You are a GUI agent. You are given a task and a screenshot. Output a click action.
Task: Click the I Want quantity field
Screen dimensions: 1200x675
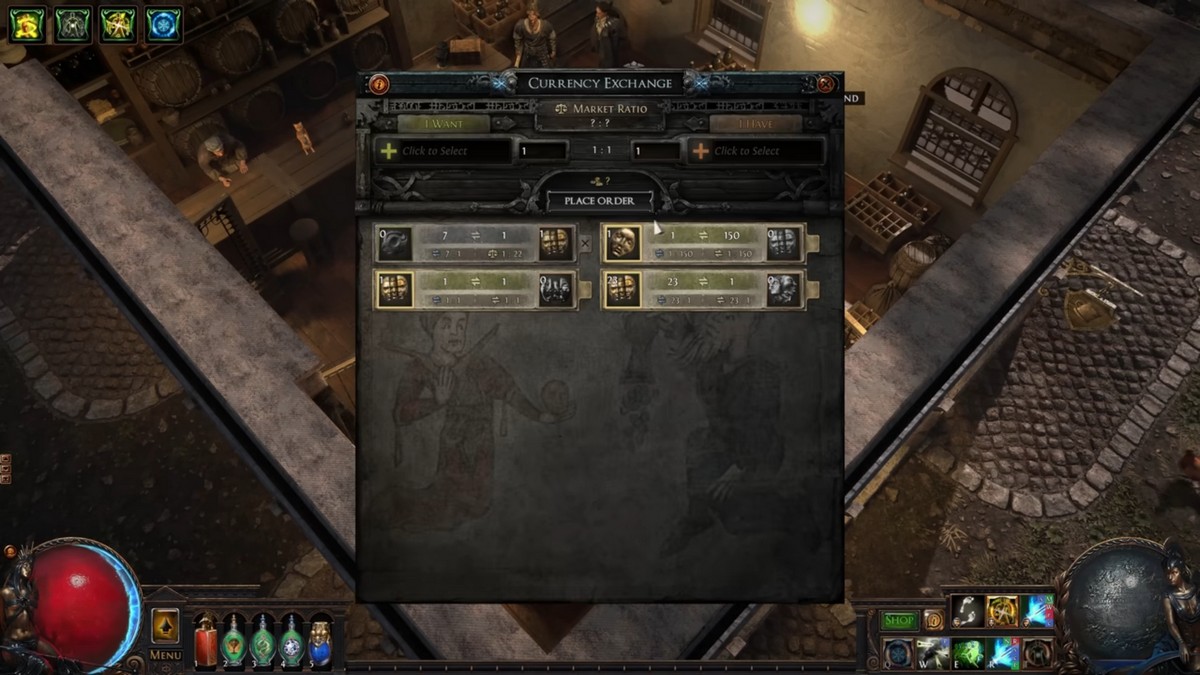click(543, 151)
